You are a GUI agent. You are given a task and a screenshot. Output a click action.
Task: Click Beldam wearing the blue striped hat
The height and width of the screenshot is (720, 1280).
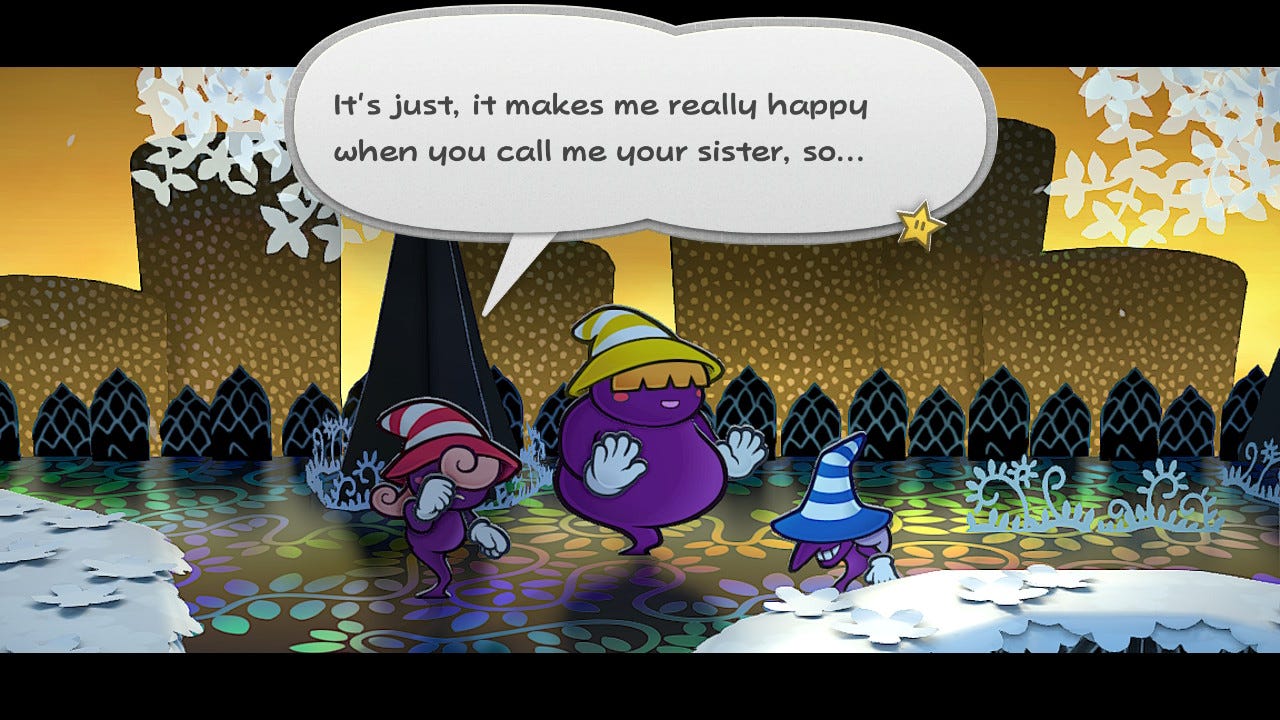(x=830, y=520)
